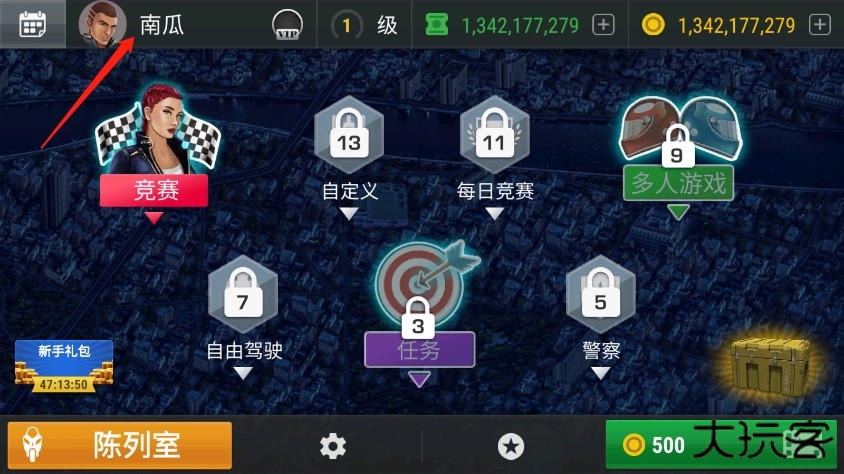Claim the 新手礼包 newbie gift pack
The height and width of the screenshot is (474, 844).
pyautogui.click(x=64, y=366)
